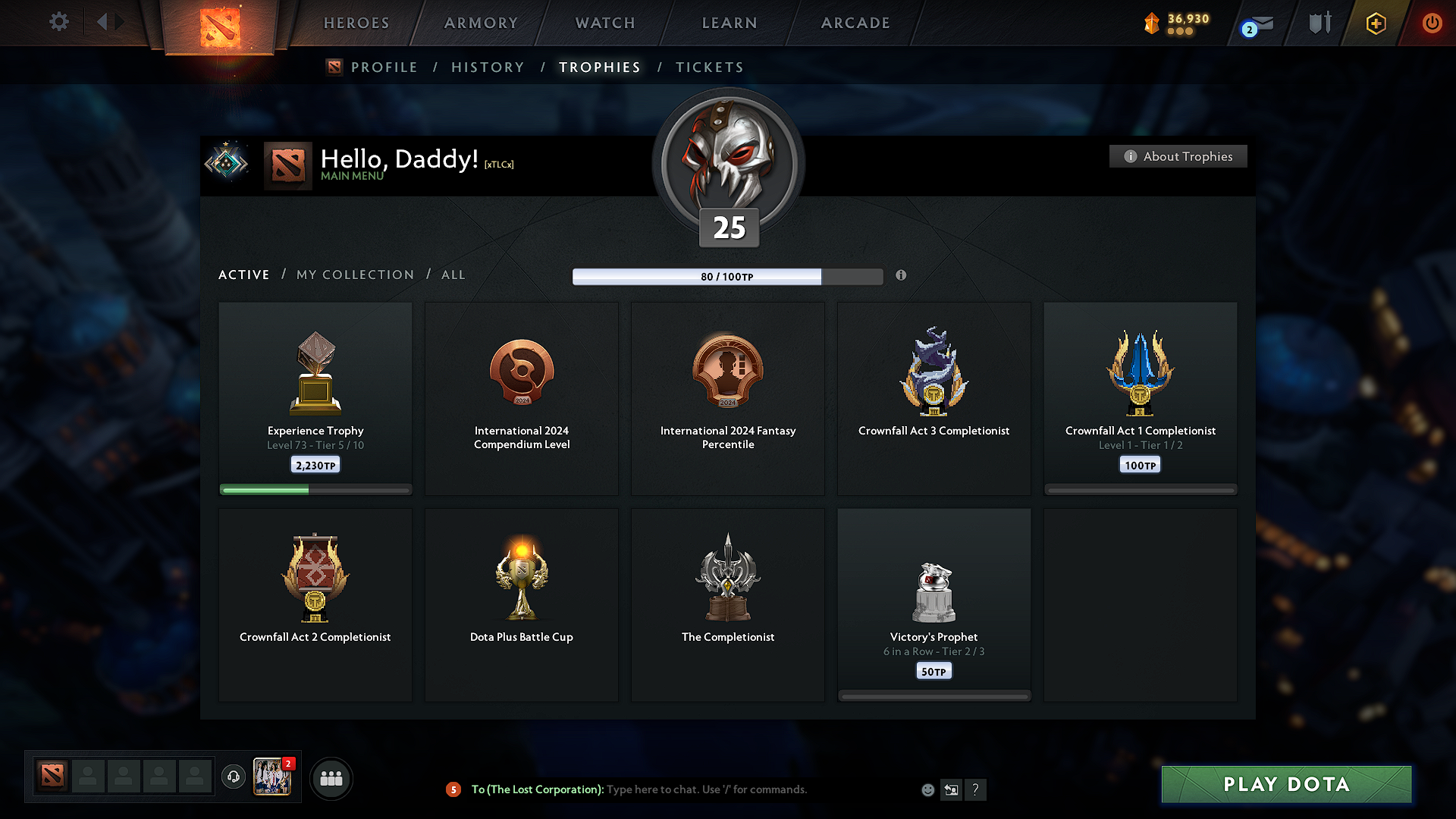Screen dimensions: 1456x819
Task: Switch to the HISTORY tab
Action: click(x=488, y=67)
